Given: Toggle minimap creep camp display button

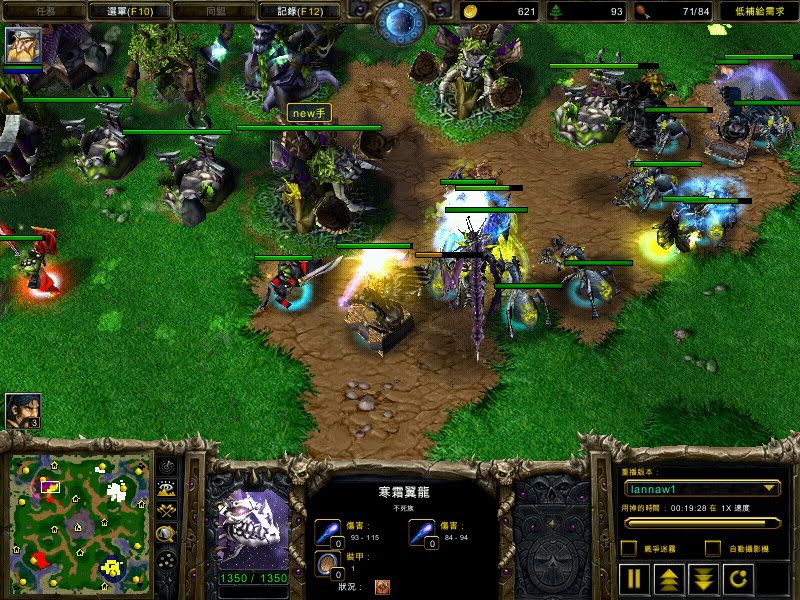Looking at the screenshot, I should (166, 533).
